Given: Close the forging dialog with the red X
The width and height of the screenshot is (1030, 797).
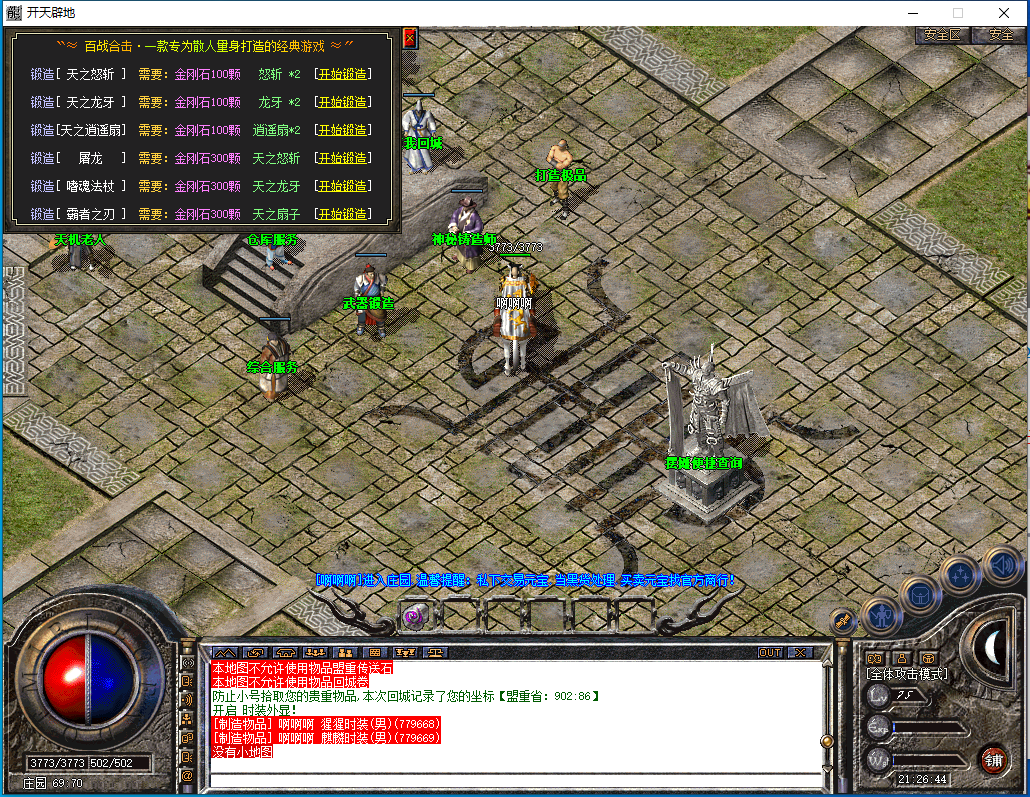Looking at the screenshot, I should click(x=409, y=38).
